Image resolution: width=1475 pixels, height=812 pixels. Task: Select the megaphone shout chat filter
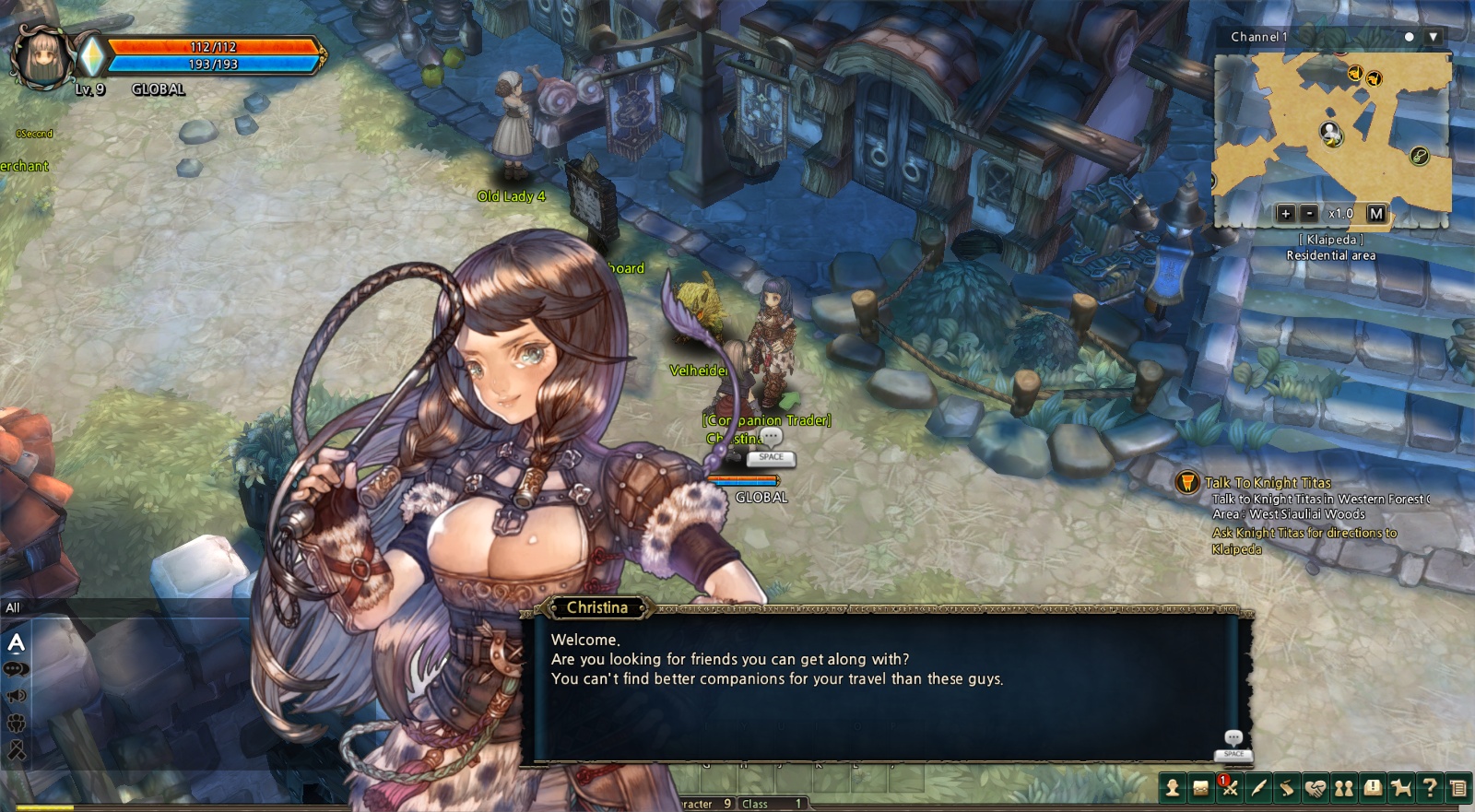[17, 696]
